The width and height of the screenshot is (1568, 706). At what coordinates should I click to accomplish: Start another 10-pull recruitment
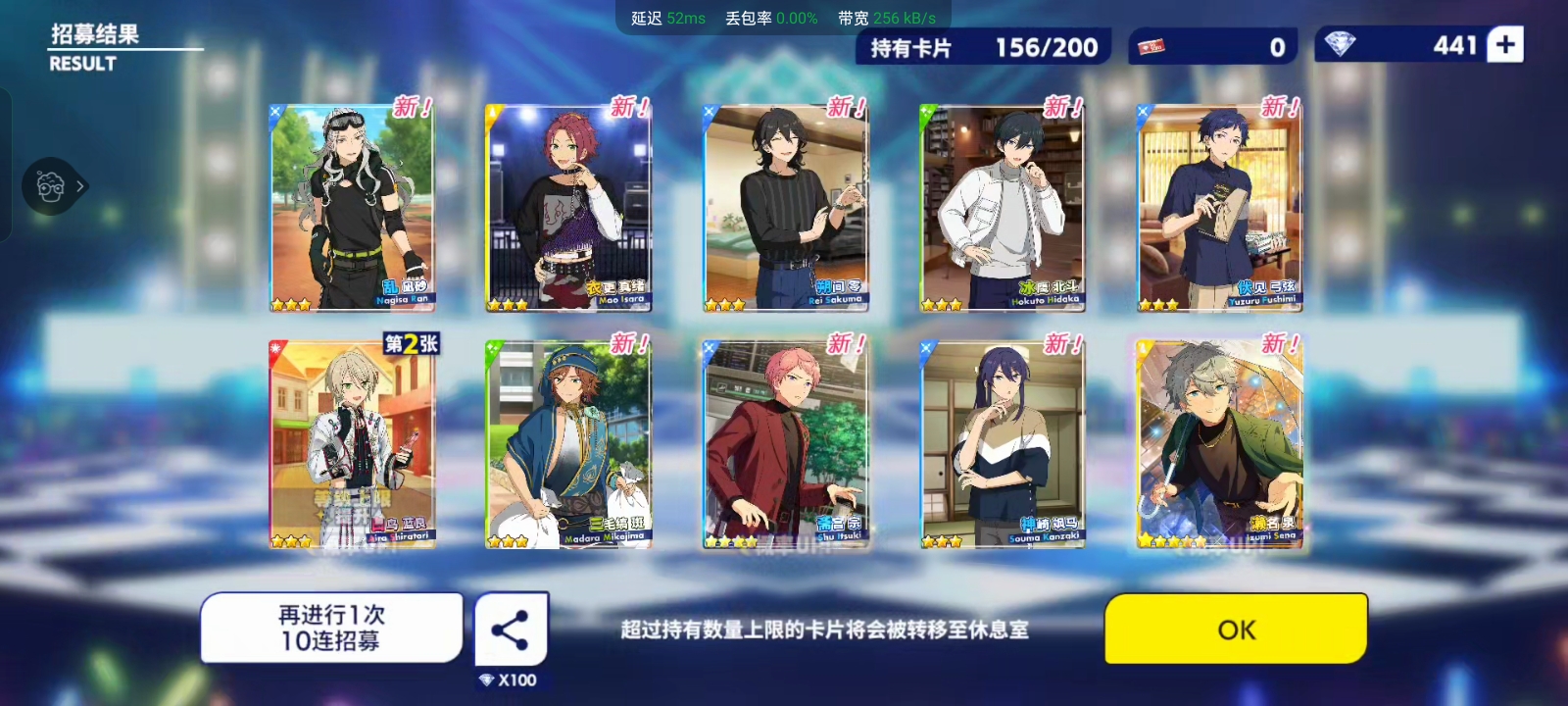(331, 628)
